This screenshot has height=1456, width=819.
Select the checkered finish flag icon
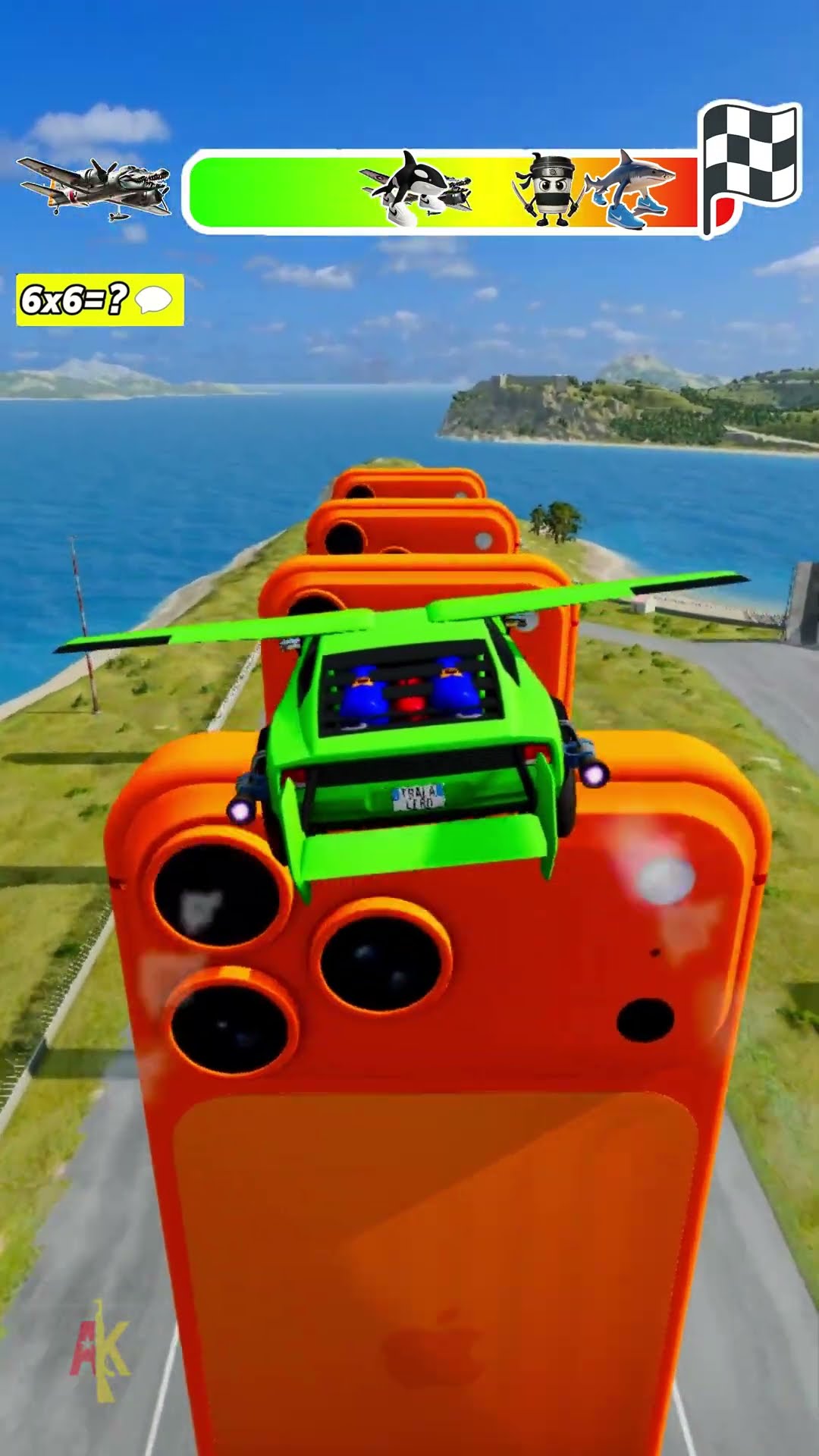[751, 164]
